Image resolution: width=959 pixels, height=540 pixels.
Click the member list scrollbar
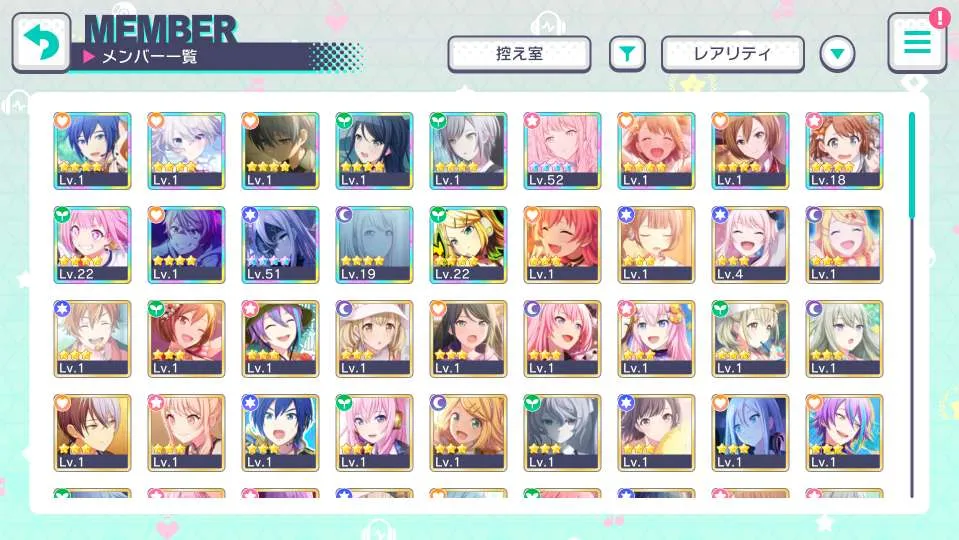coord(911,165)
